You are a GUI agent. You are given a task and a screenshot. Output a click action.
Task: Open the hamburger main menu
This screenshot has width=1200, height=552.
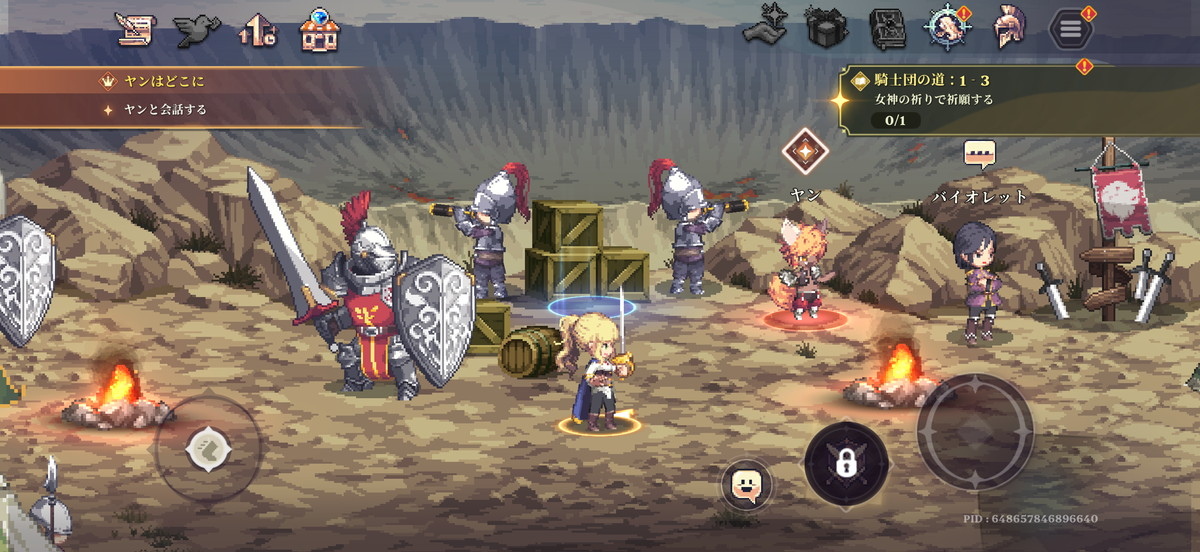(x=1070, y=30)
